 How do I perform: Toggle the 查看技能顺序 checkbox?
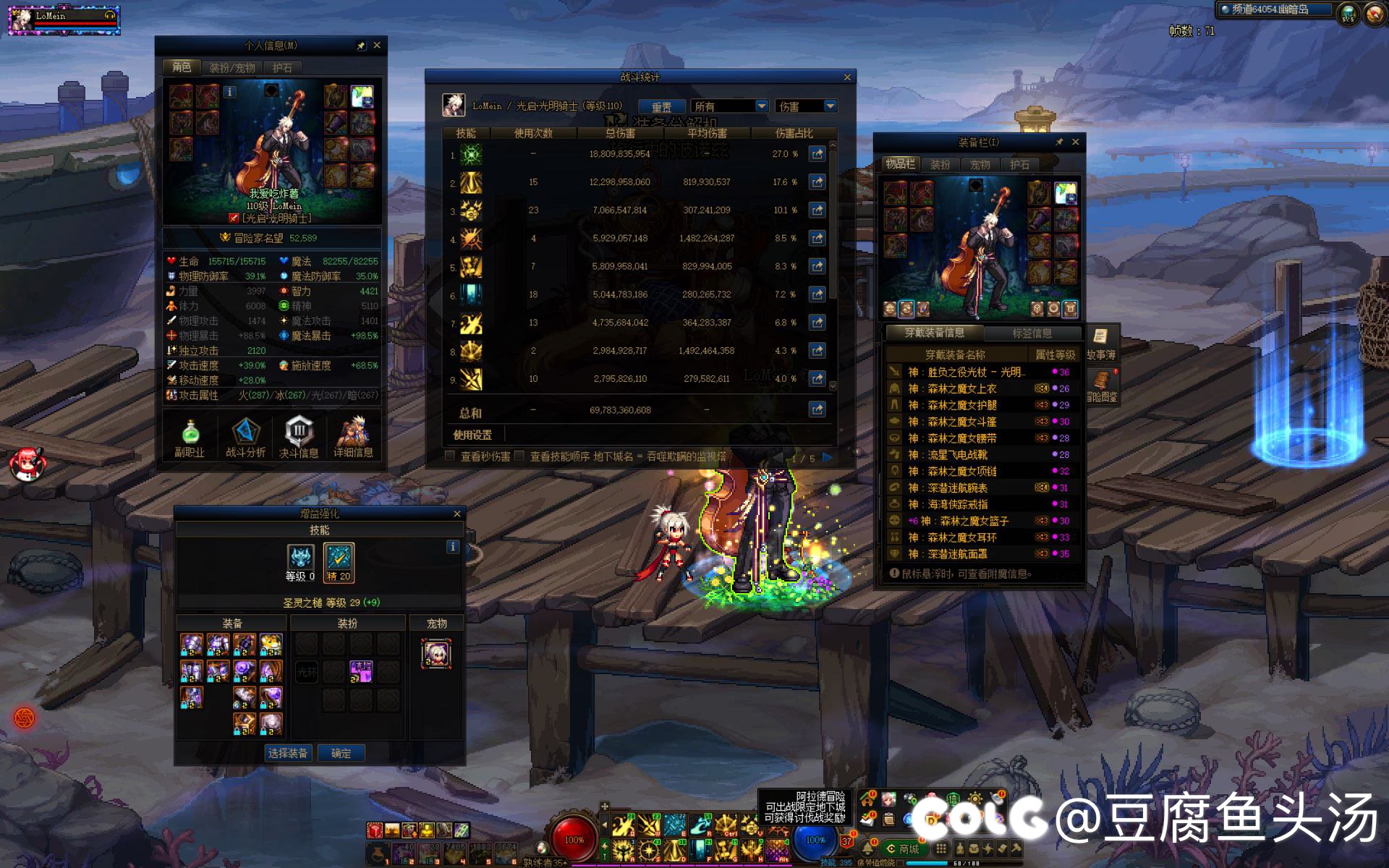tap(519, 456)
